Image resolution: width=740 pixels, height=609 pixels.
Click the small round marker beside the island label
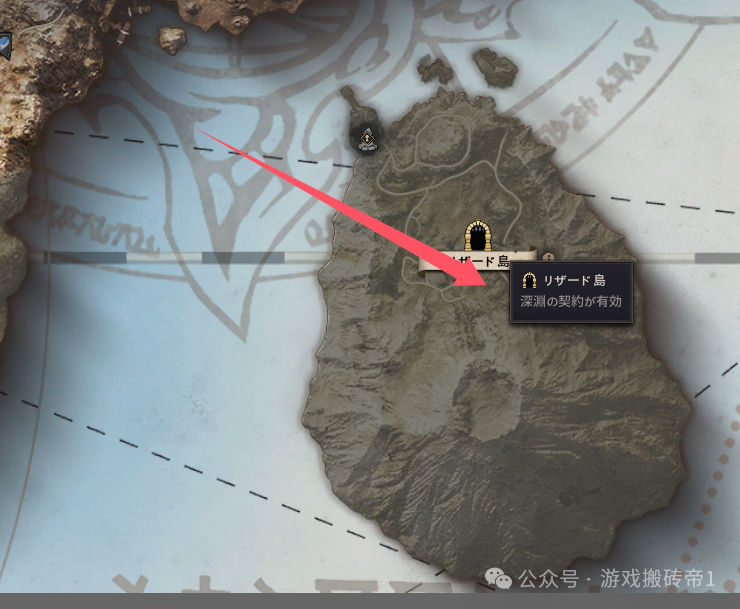[548, 255]
